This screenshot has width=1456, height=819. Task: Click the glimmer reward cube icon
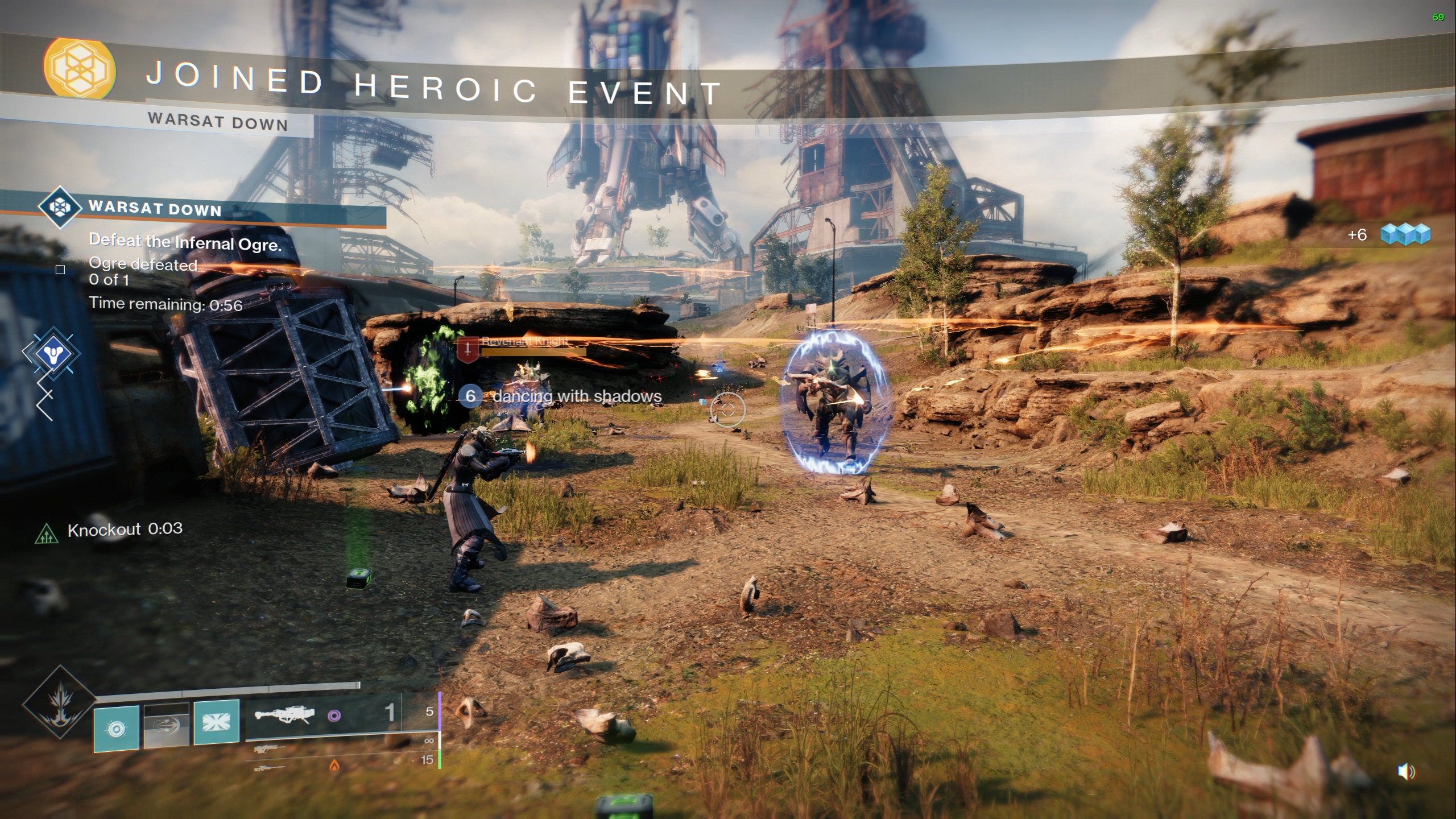(x=1405, y=234)
